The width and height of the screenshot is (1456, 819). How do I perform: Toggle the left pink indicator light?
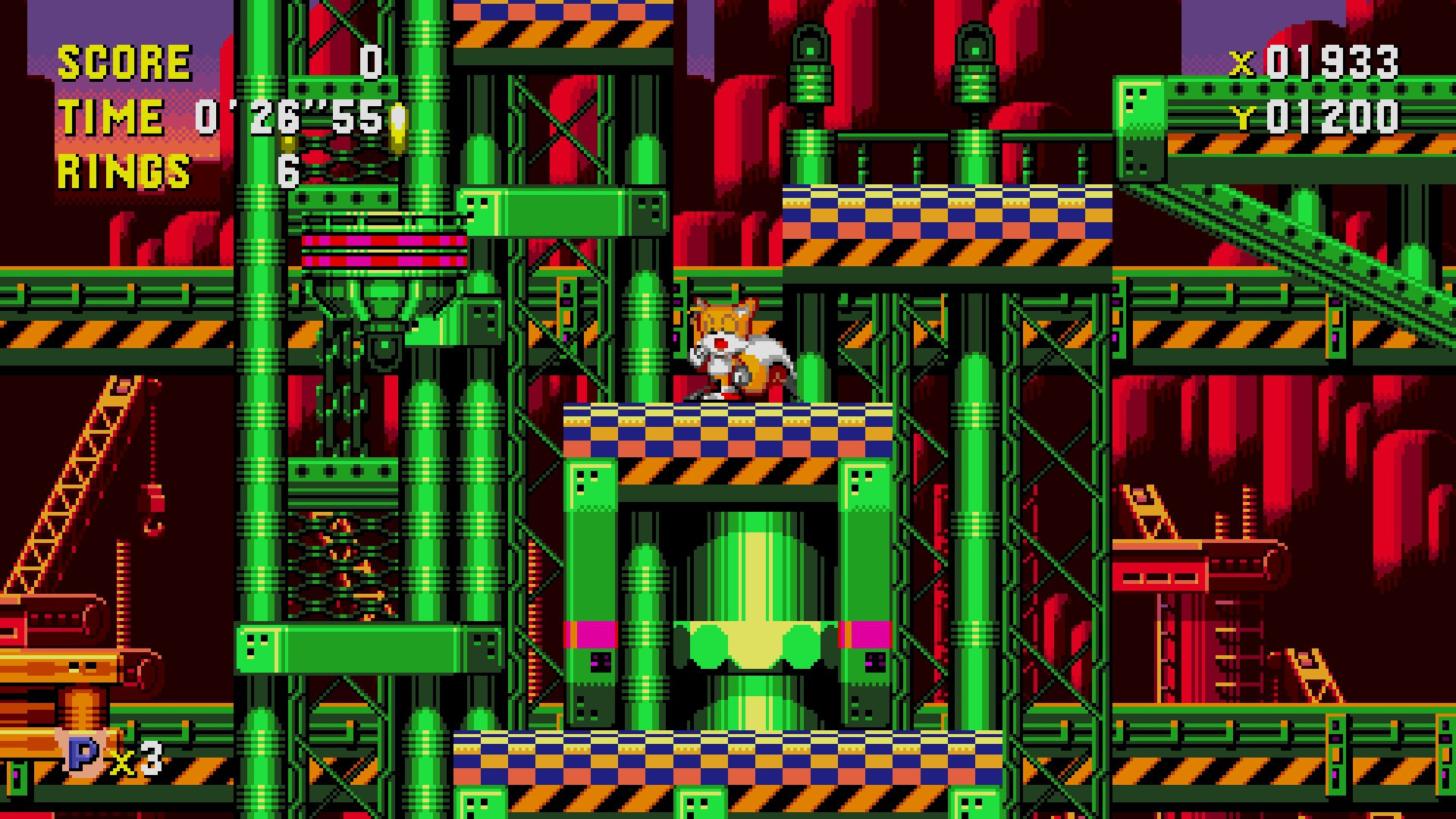coord(591,635)
